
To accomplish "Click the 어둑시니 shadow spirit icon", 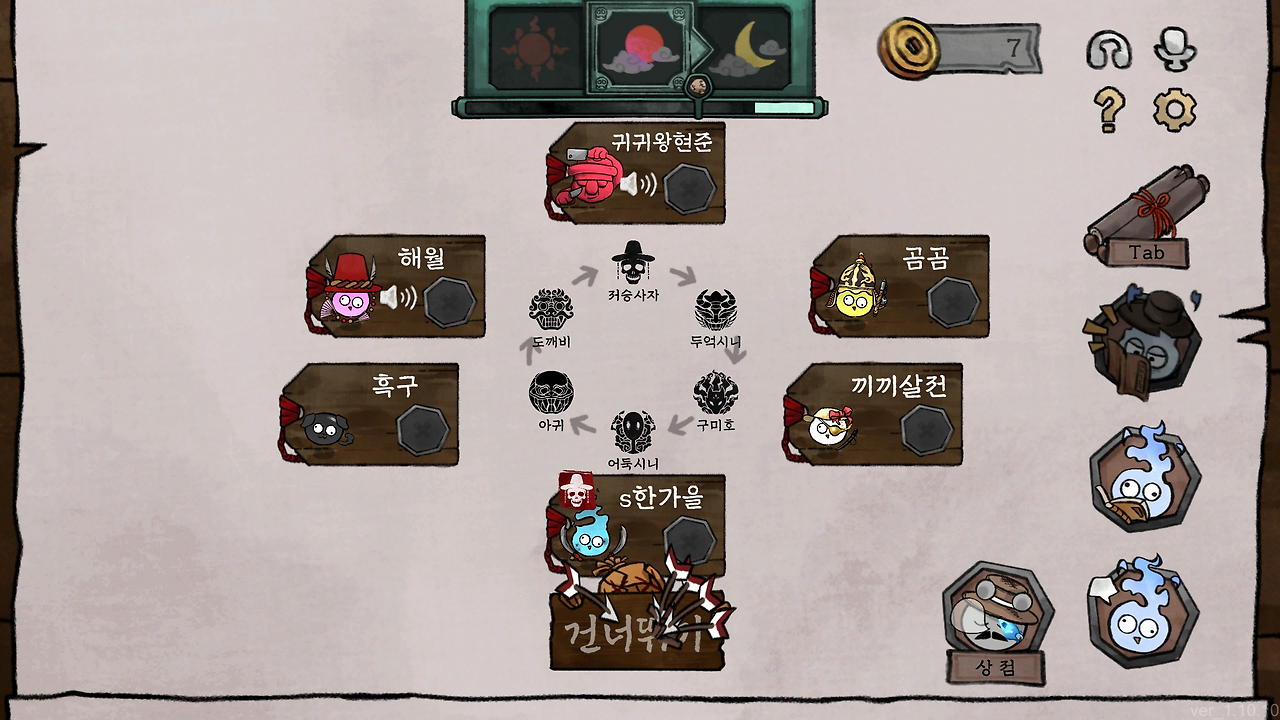I will coord(632,428).
